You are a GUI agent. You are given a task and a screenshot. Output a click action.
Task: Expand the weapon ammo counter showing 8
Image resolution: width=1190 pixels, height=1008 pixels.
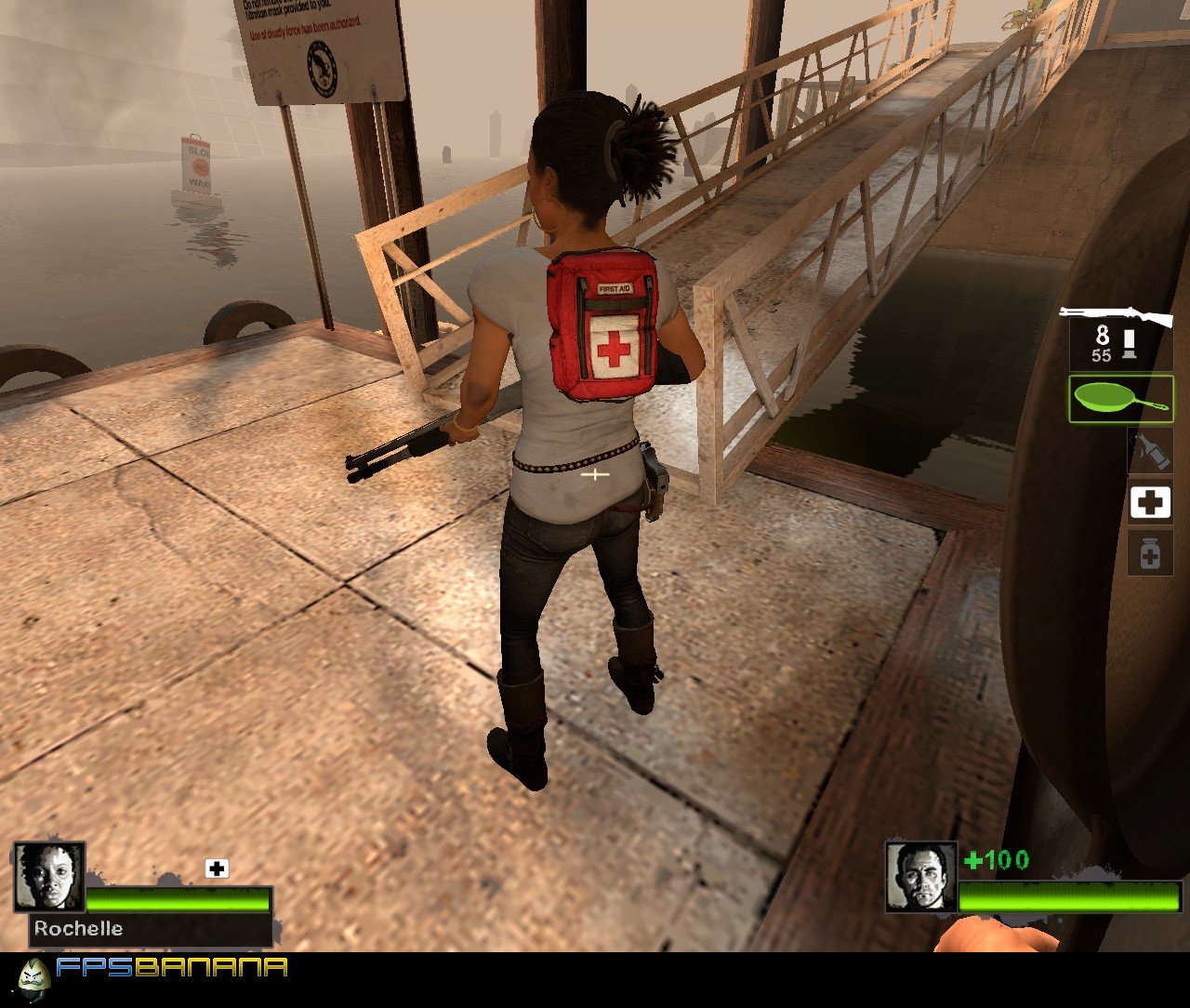click(1100, 335)
